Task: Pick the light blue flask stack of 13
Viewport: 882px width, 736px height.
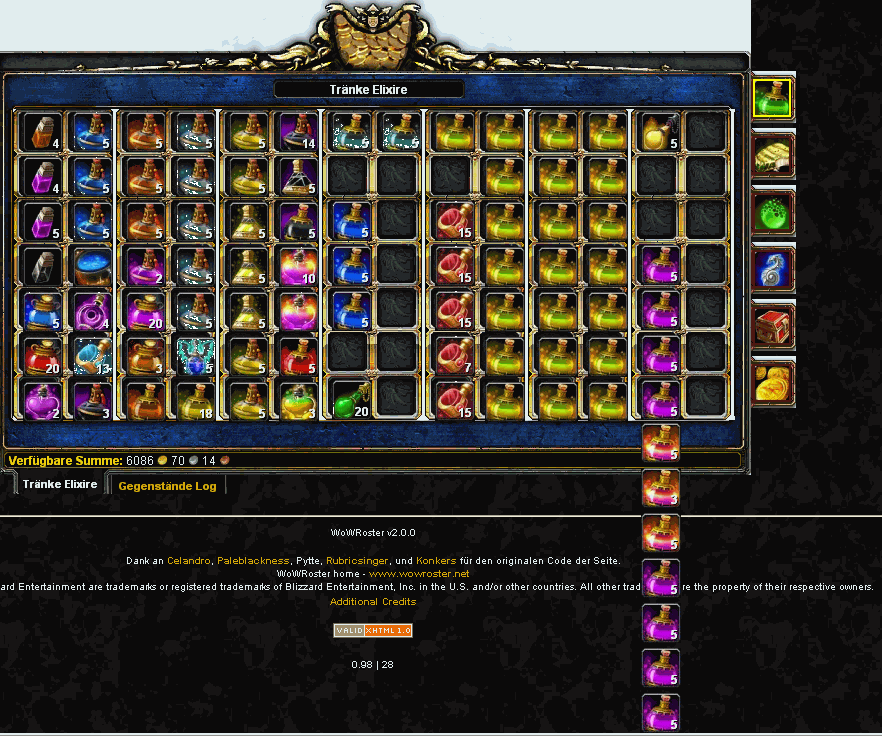Action: (93, 354)
